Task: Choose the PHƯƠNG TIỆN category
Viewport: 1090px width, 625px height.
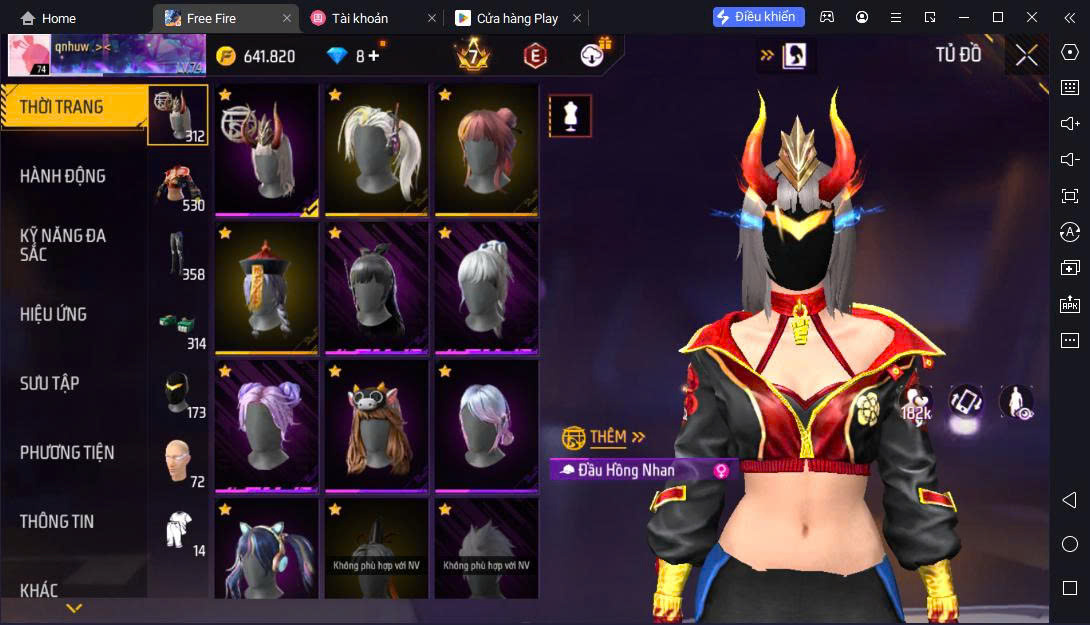Action: (x=67, y=452)
